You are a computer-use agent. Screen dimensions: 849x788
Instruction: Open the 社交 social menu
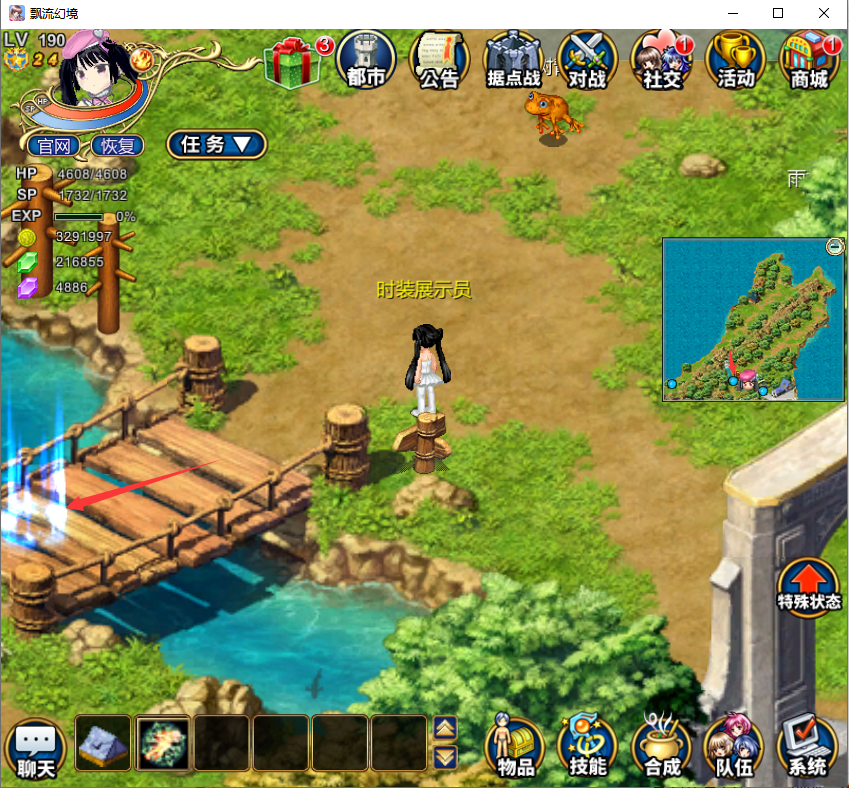click(661, 59)
